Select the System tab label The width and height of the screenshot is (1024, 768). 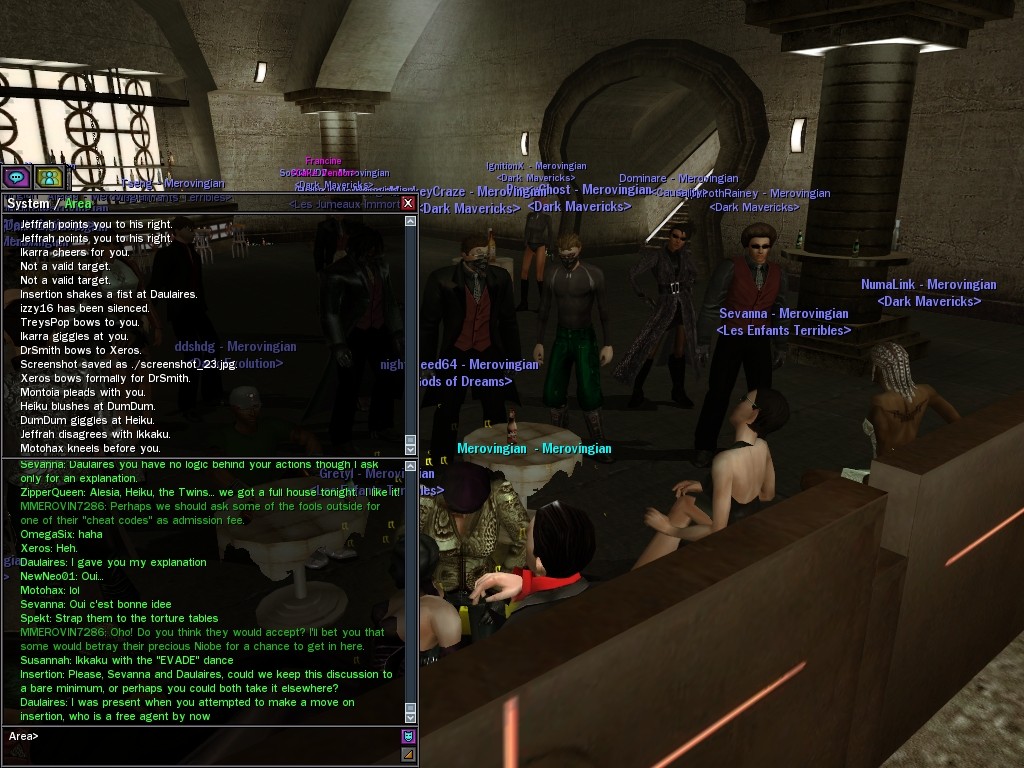pyautogui.click(x=28, y=203)
